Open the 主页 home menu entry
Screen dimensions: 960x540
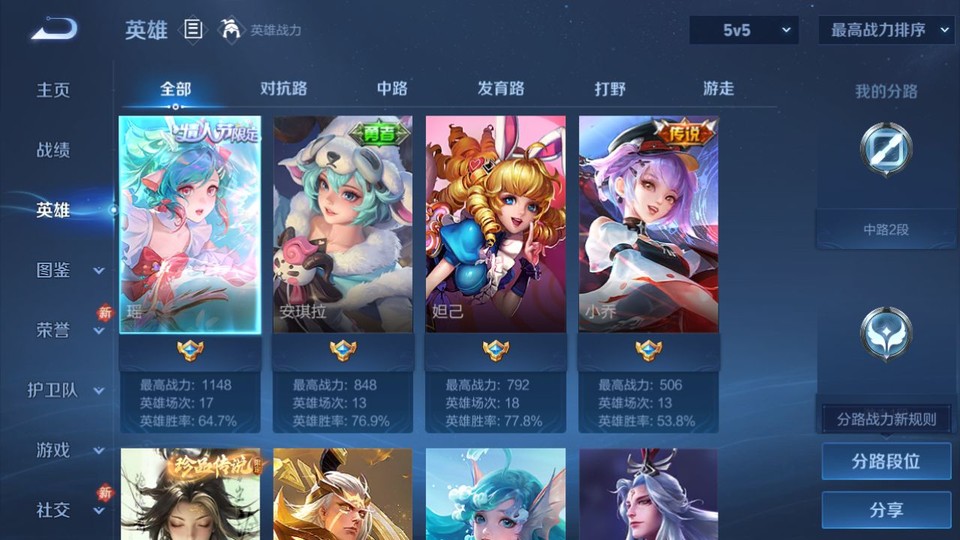coord(54,90)
